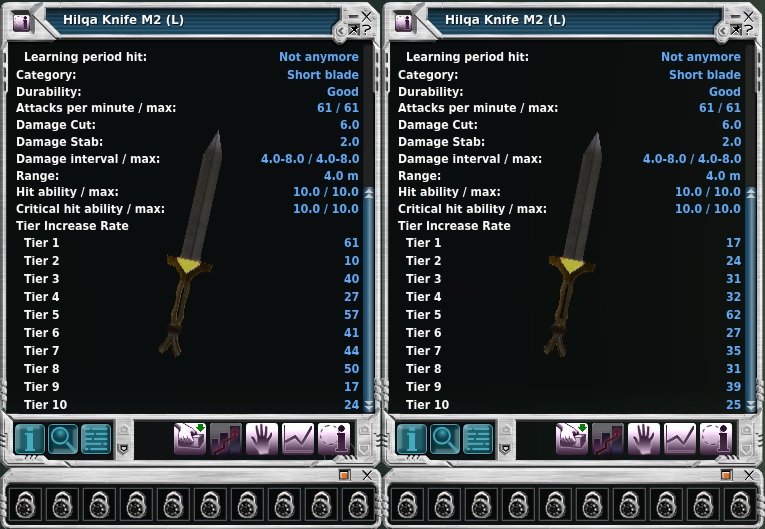Minimize the knife window with Tier 5 at 62

735,17
